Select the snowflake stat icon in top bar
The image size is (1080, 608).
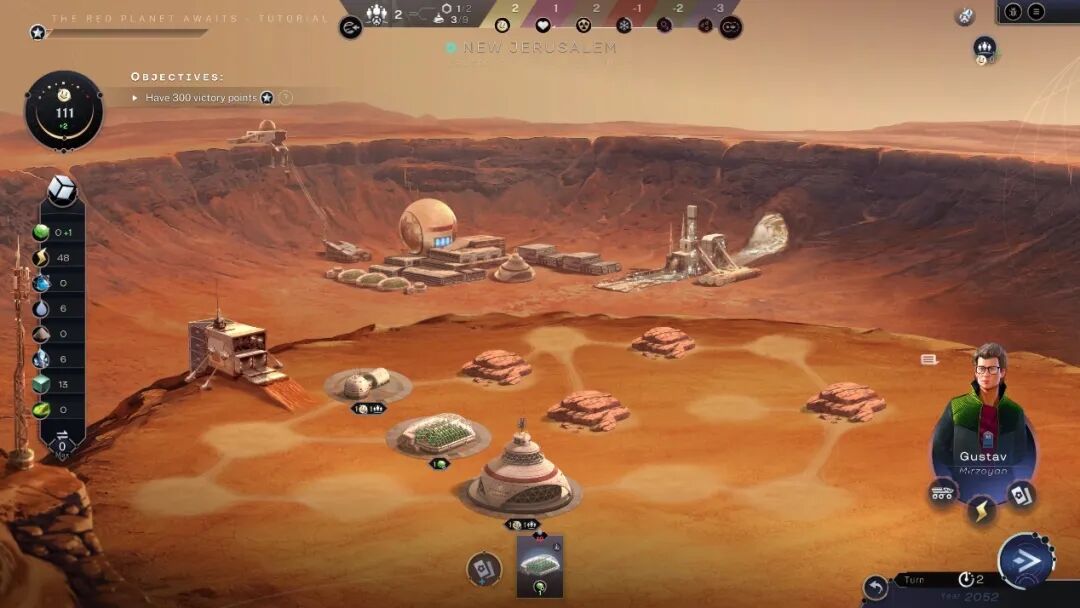(x=624, y=25)
